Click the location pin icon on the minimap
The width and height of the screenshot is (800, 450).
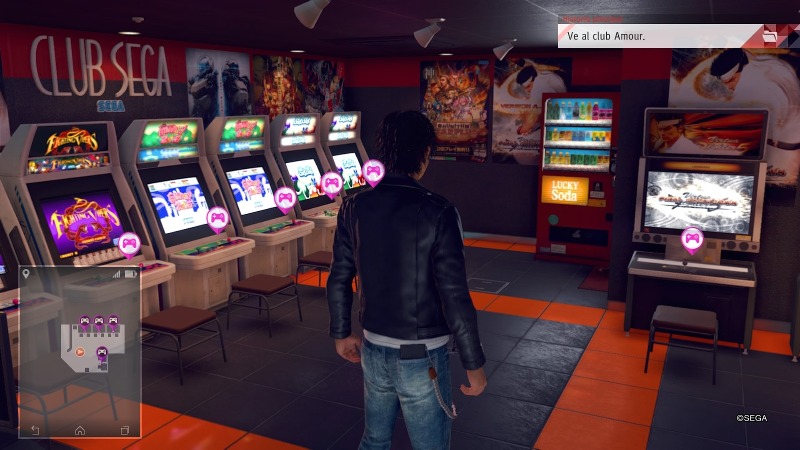[x=26, y=272]
